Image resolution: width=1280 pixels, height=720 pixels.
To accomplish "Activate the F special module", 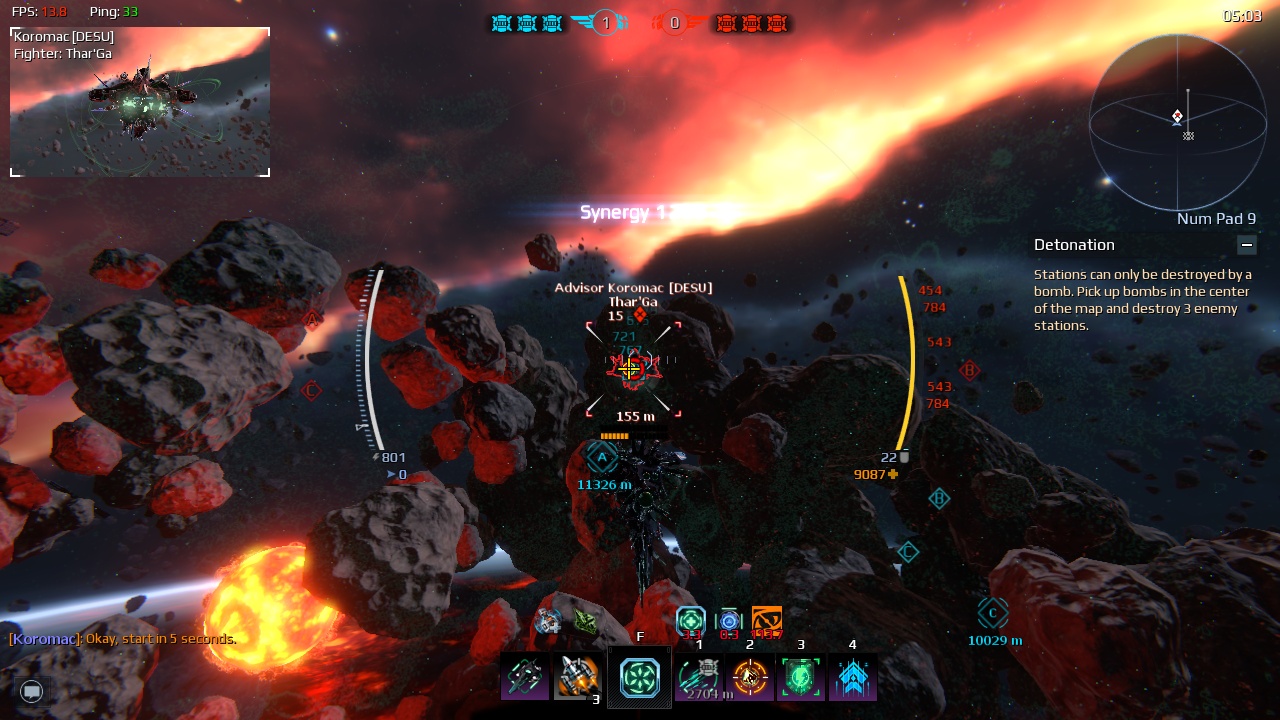I will pos(640,677).
